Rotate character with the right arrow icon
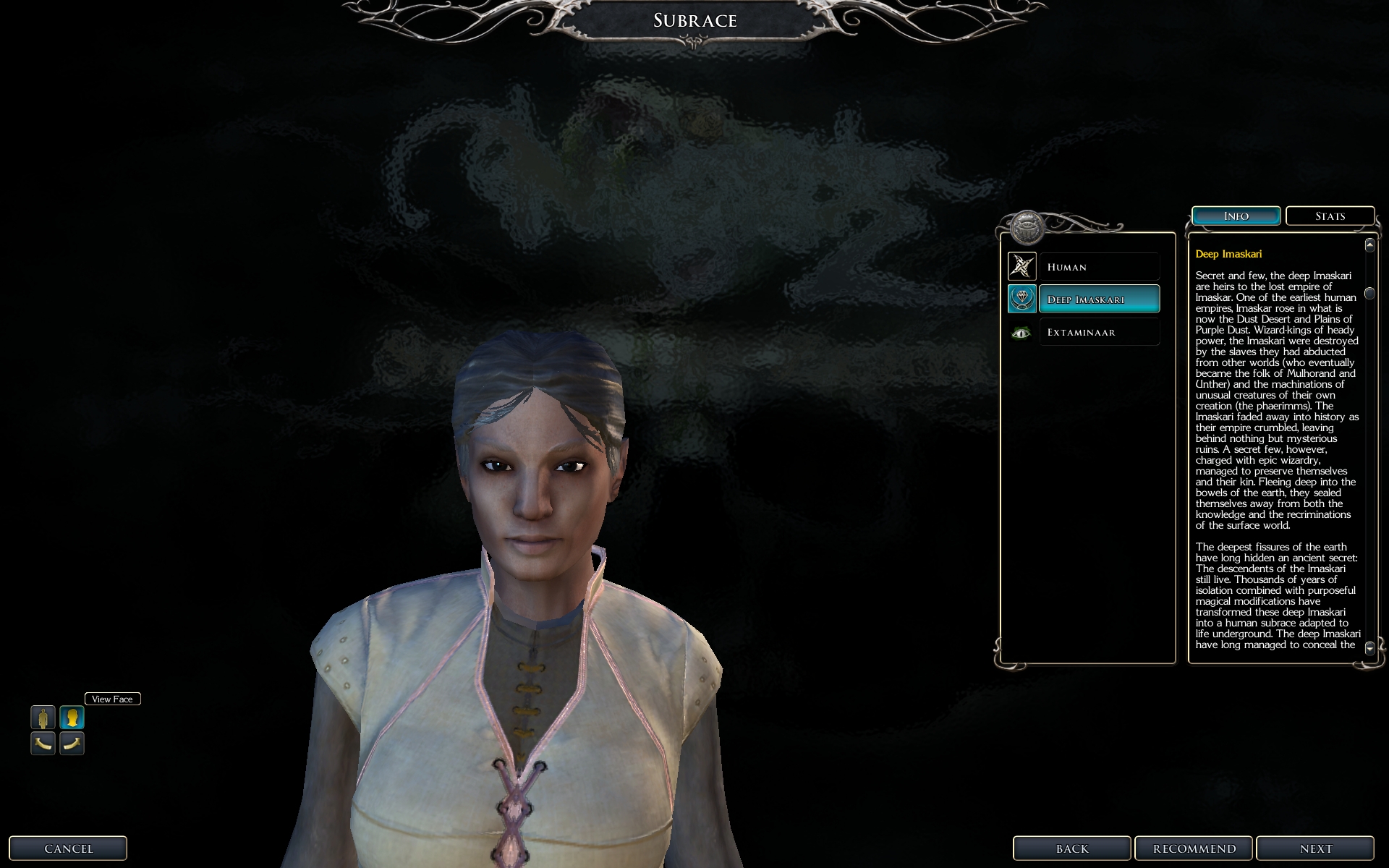This screenshot has width=1389, height=868. click(x=72, y=743)
